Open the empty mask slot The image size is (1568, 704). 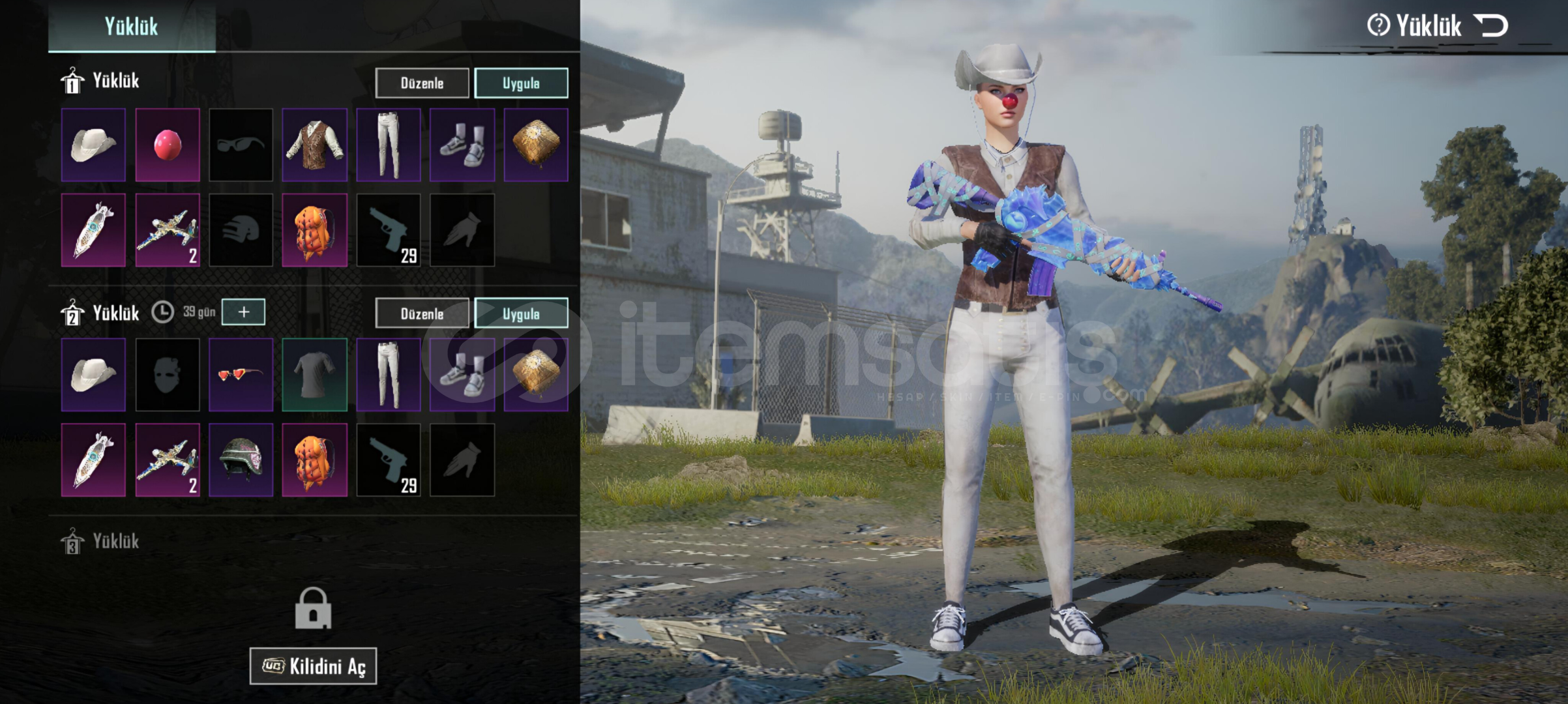point(168,375)
